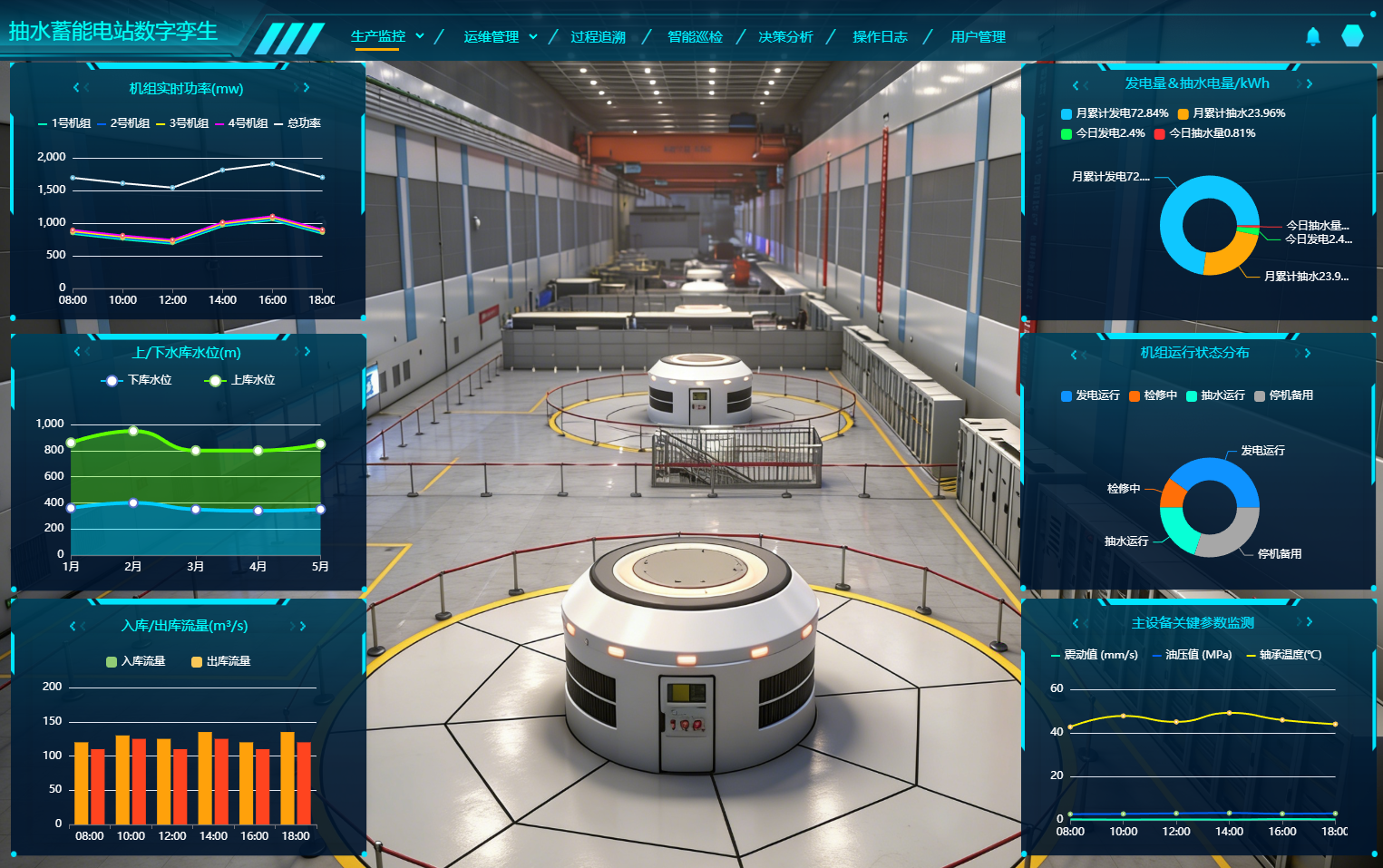
Task: Hide the 总功率 line via legend
Action: (x=297, y=123)
